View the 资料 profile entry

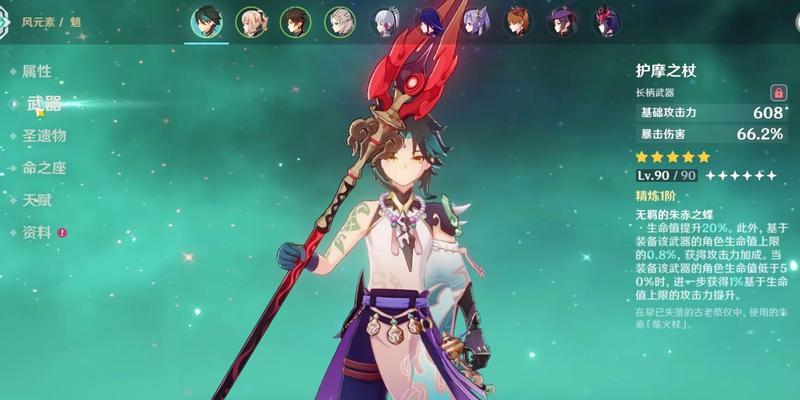pos(36,232)
